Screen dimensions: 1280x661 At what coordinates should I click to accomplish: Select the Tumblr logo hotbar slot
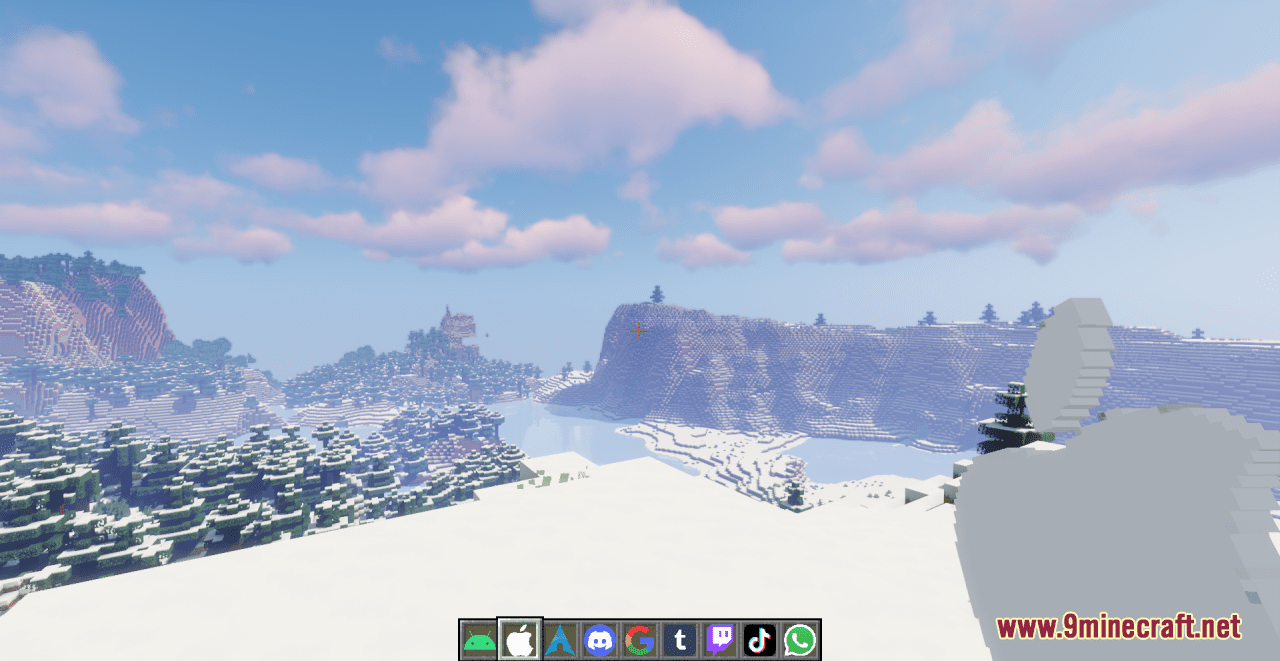pyautogui.click(x=680, y=640)
